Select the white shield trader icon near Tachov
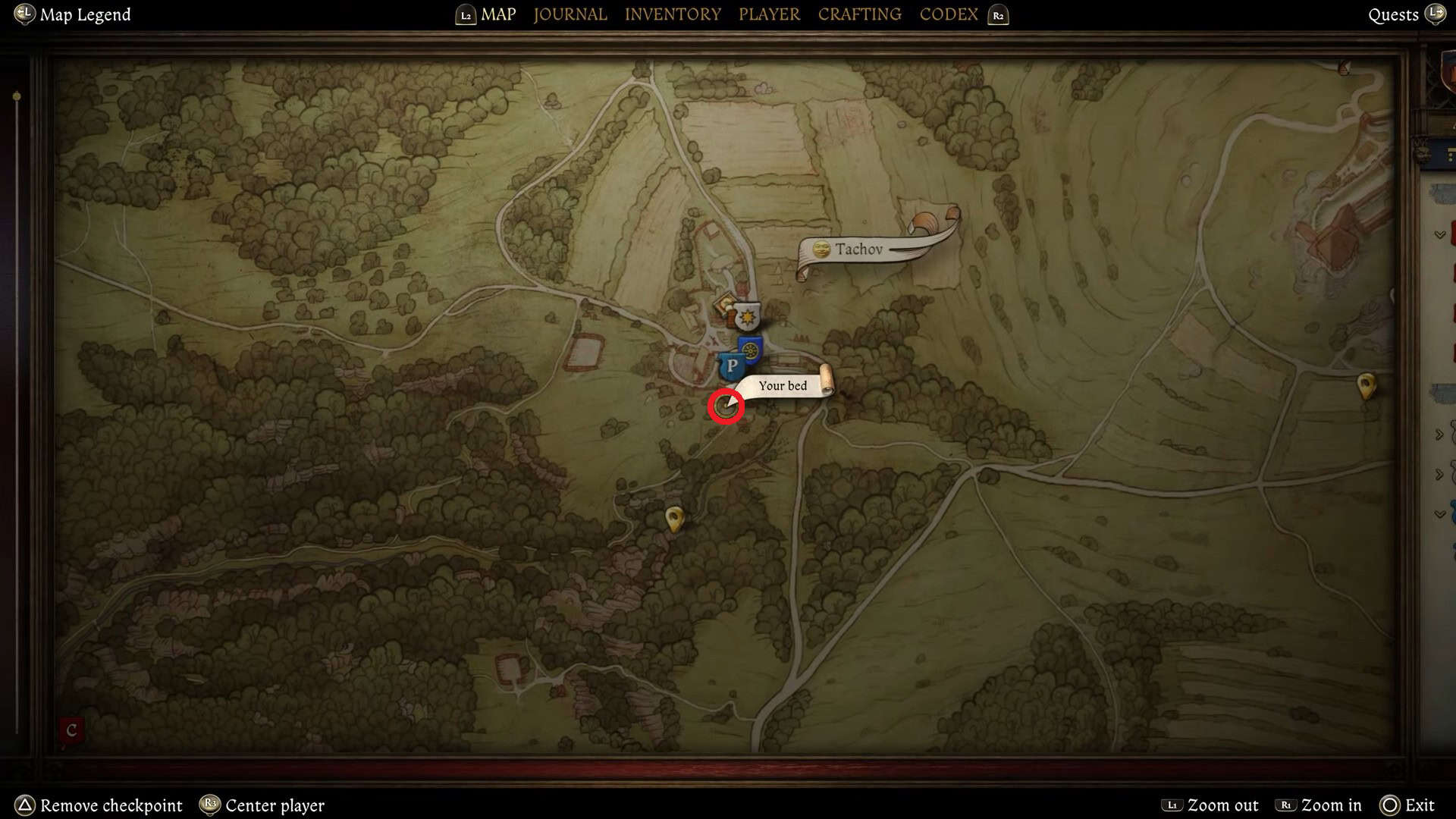 (x=748, y=316)
